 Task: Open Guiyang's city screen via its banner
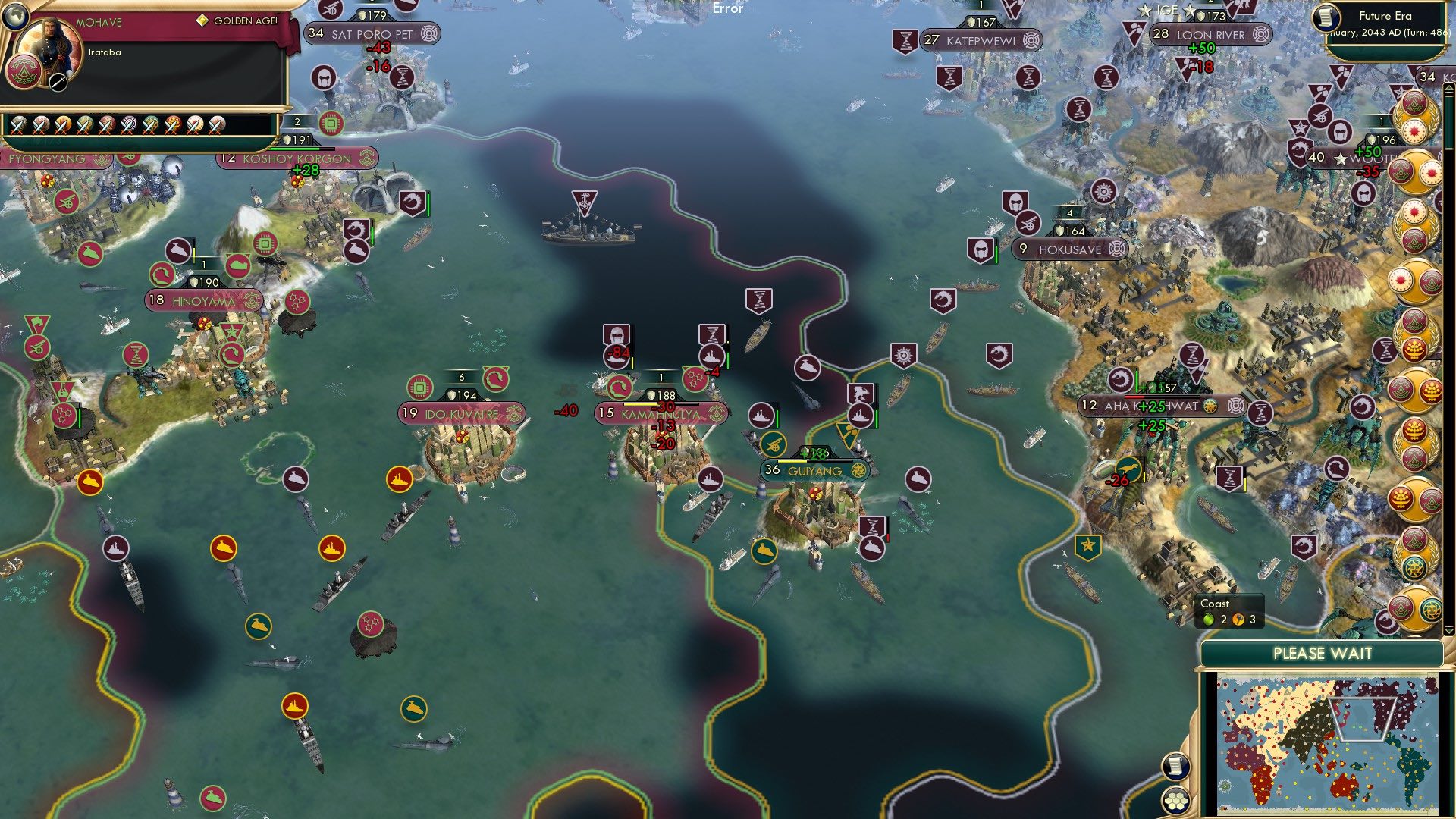[814, 469]
